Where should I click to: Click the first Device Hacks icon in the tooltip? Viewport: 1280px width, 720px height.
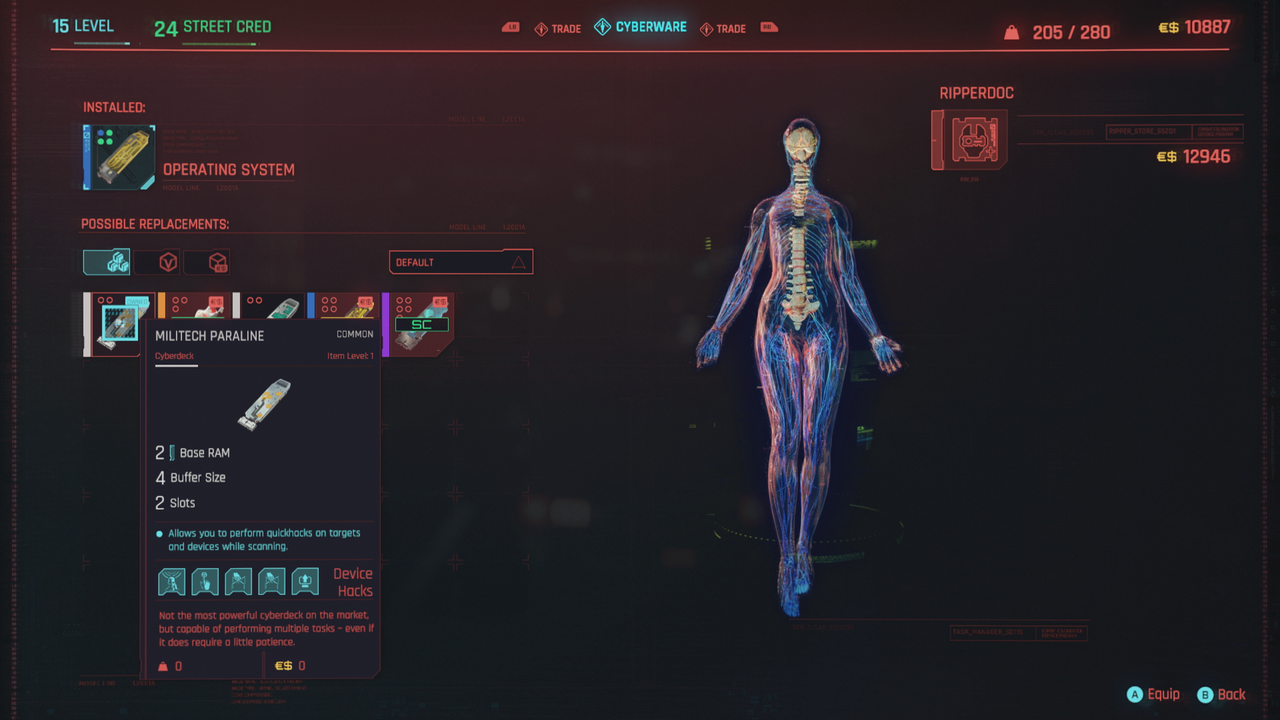[x=171, y=581]
